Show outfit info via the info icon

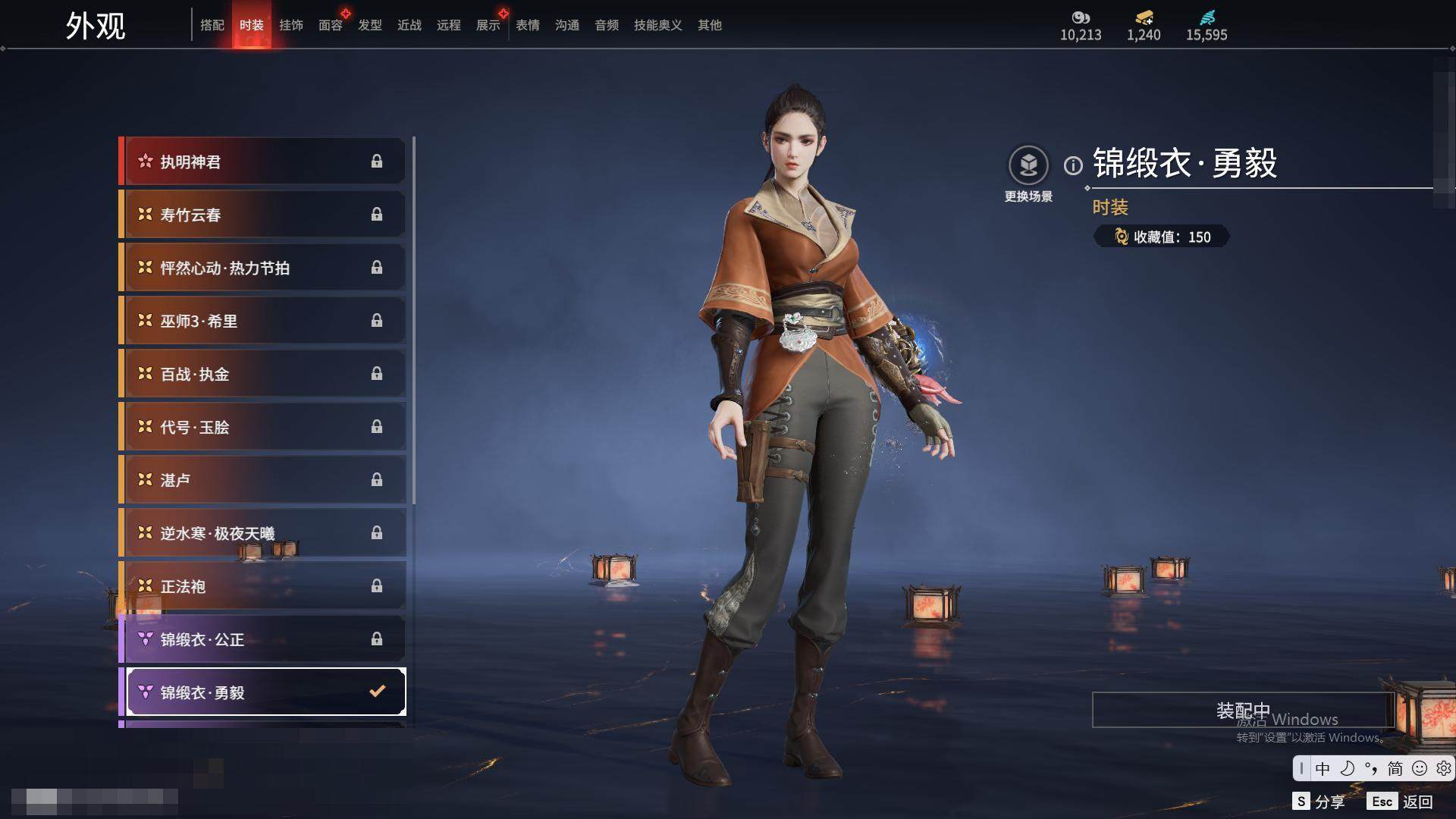(x=1073, y=165)
